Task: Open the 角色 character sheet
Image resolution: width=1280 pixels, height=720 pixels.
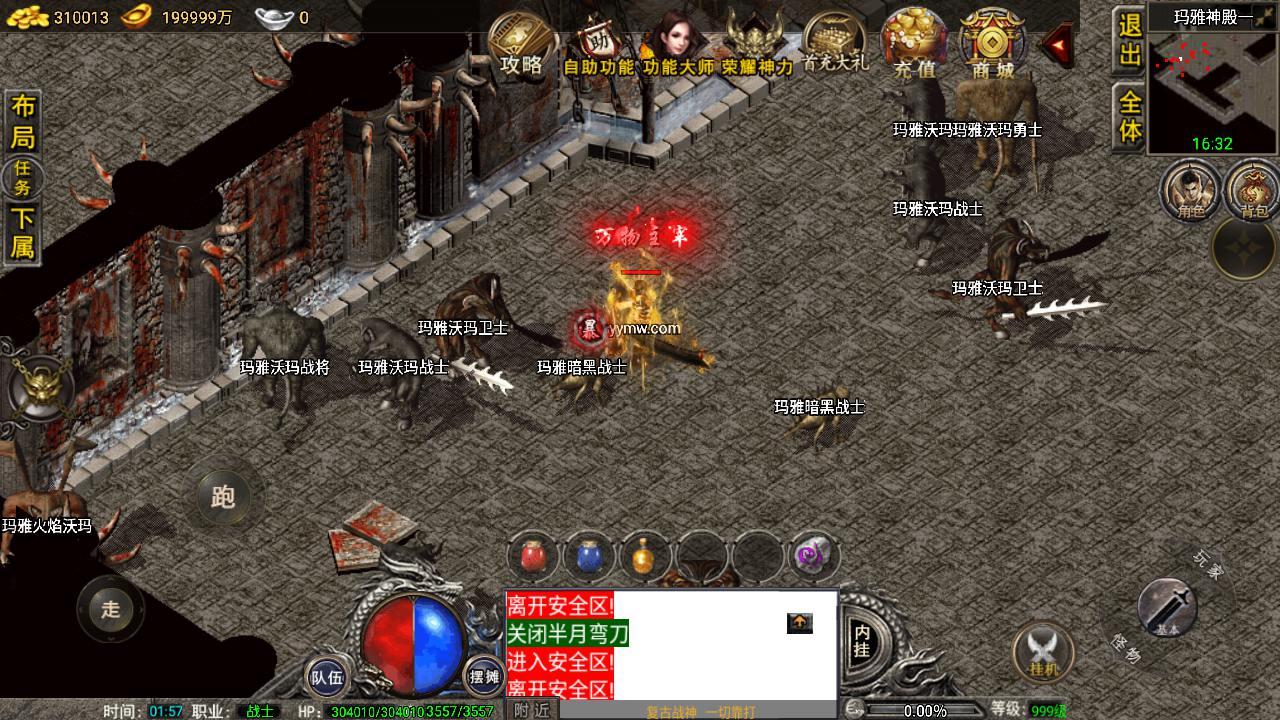Action: click(x=1190, y=191)
